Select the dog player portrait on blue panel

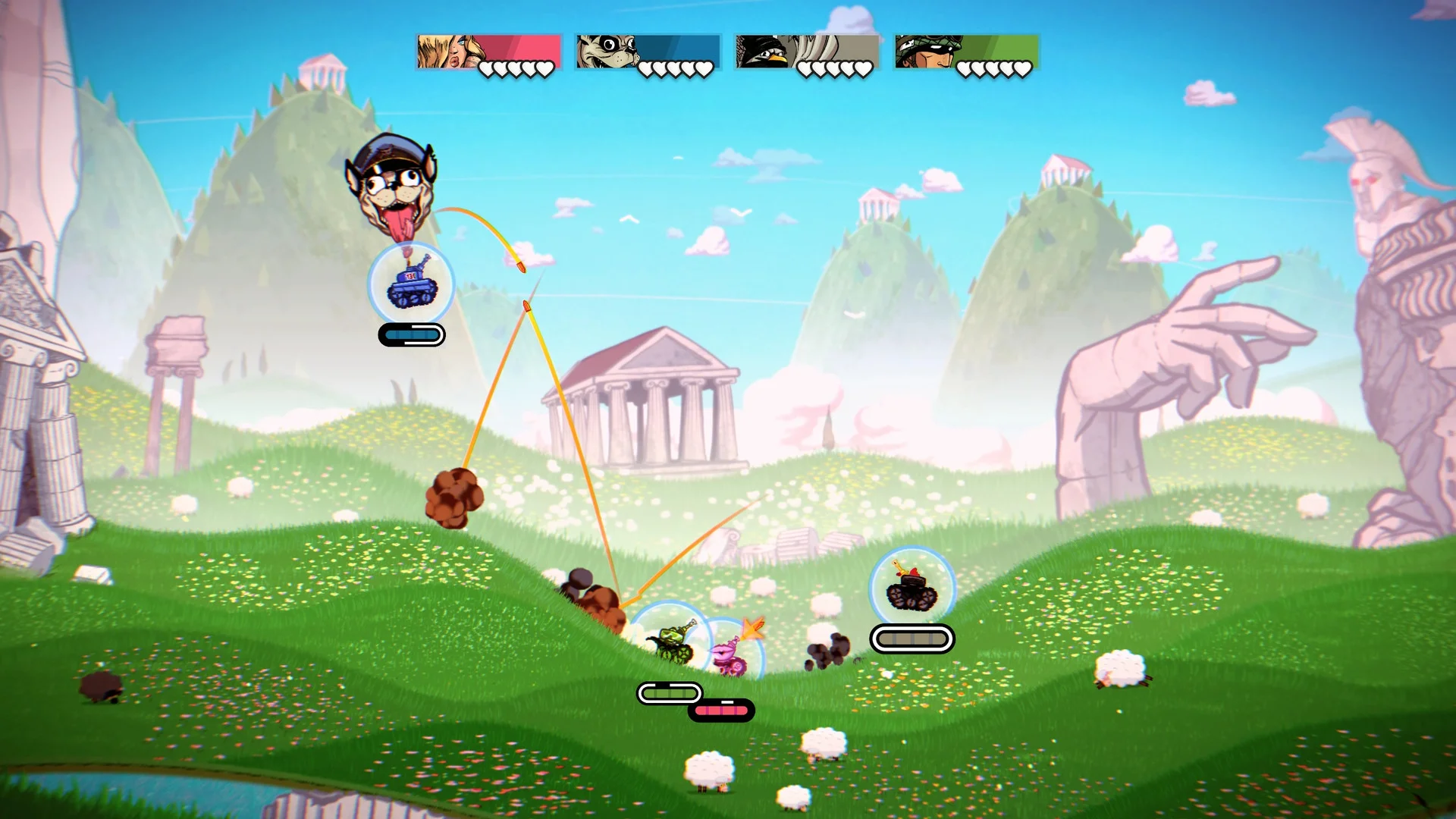[x=607, y=52]
